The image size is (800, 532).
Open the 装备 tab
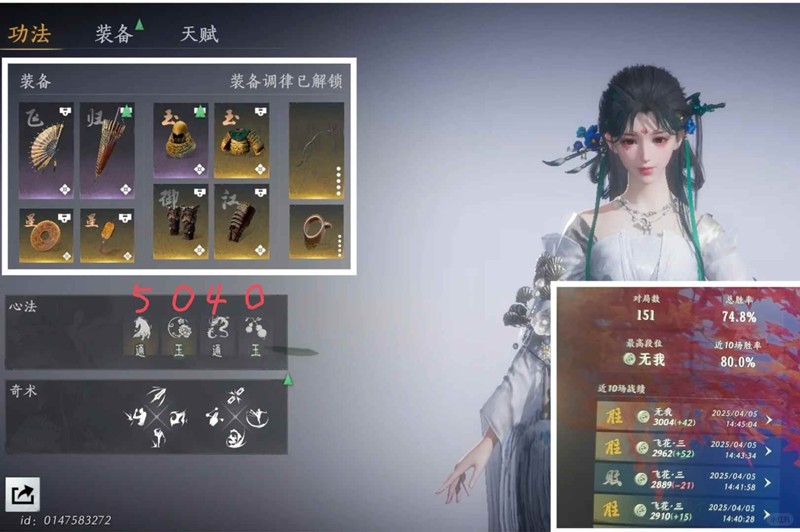[114, 33]
